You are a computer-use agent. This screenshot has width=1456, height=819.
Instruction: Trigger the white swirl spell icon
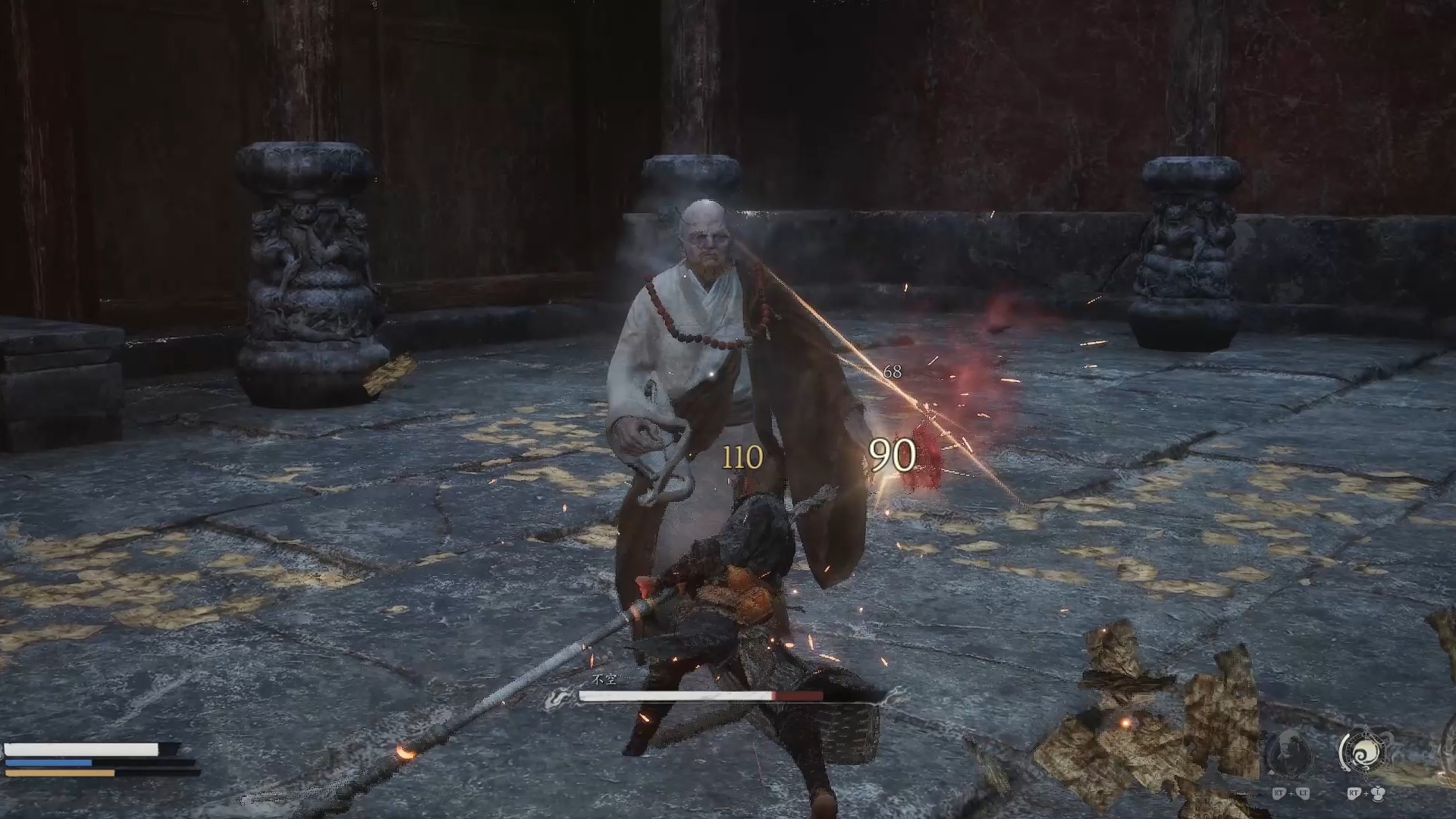pos(1366,752)
